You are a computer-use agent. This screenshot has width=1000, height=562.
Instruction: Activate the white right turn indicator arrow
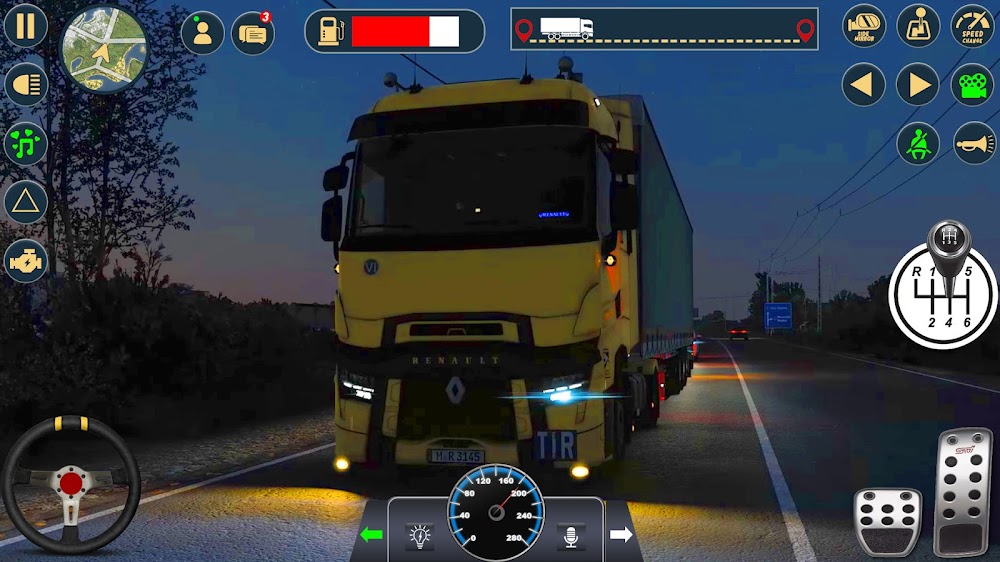(x=621, y=535)
